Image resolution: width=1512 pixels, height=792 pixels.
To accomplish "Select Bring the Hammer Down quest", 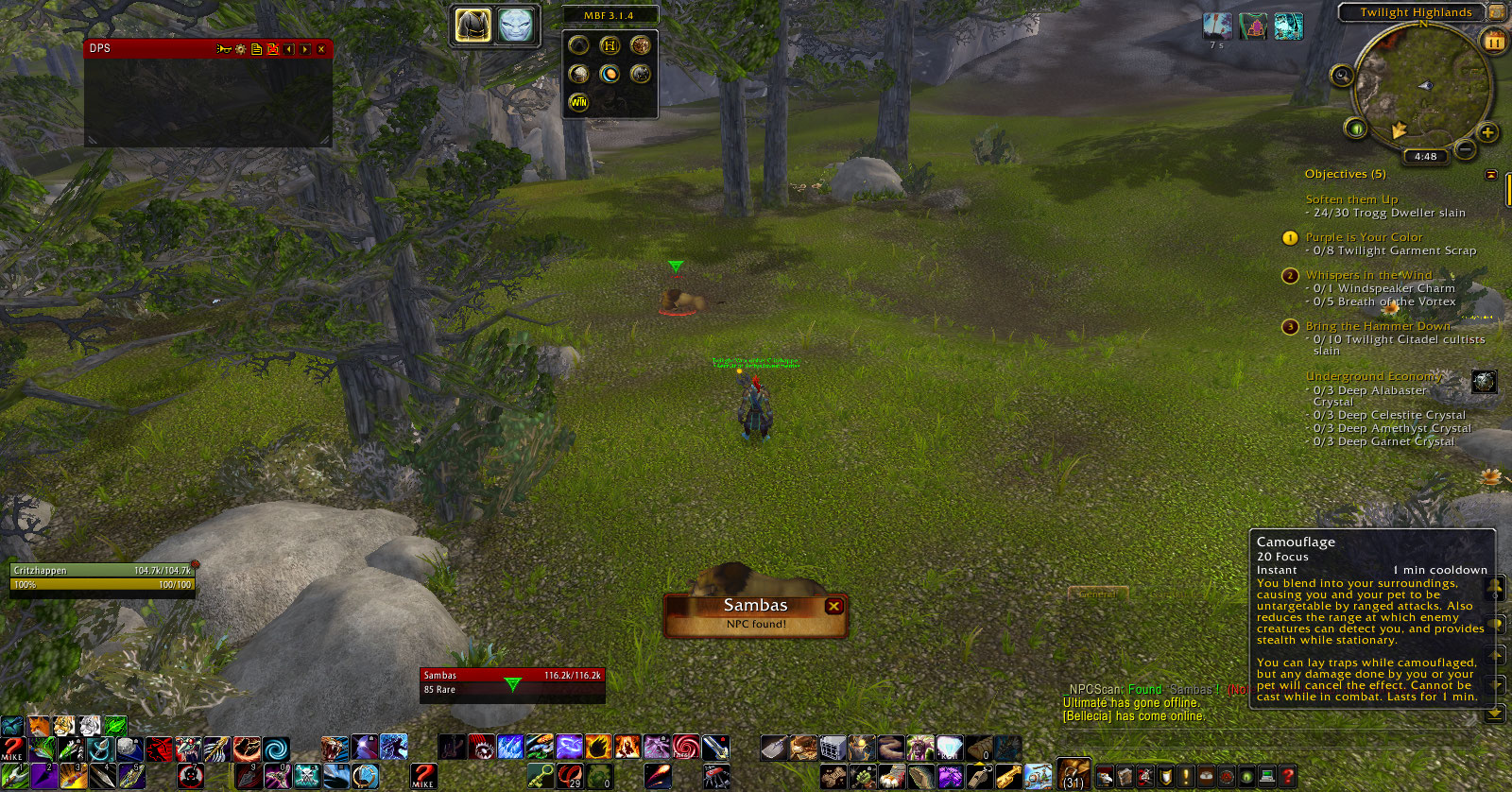I will [x=1378, y=326].
